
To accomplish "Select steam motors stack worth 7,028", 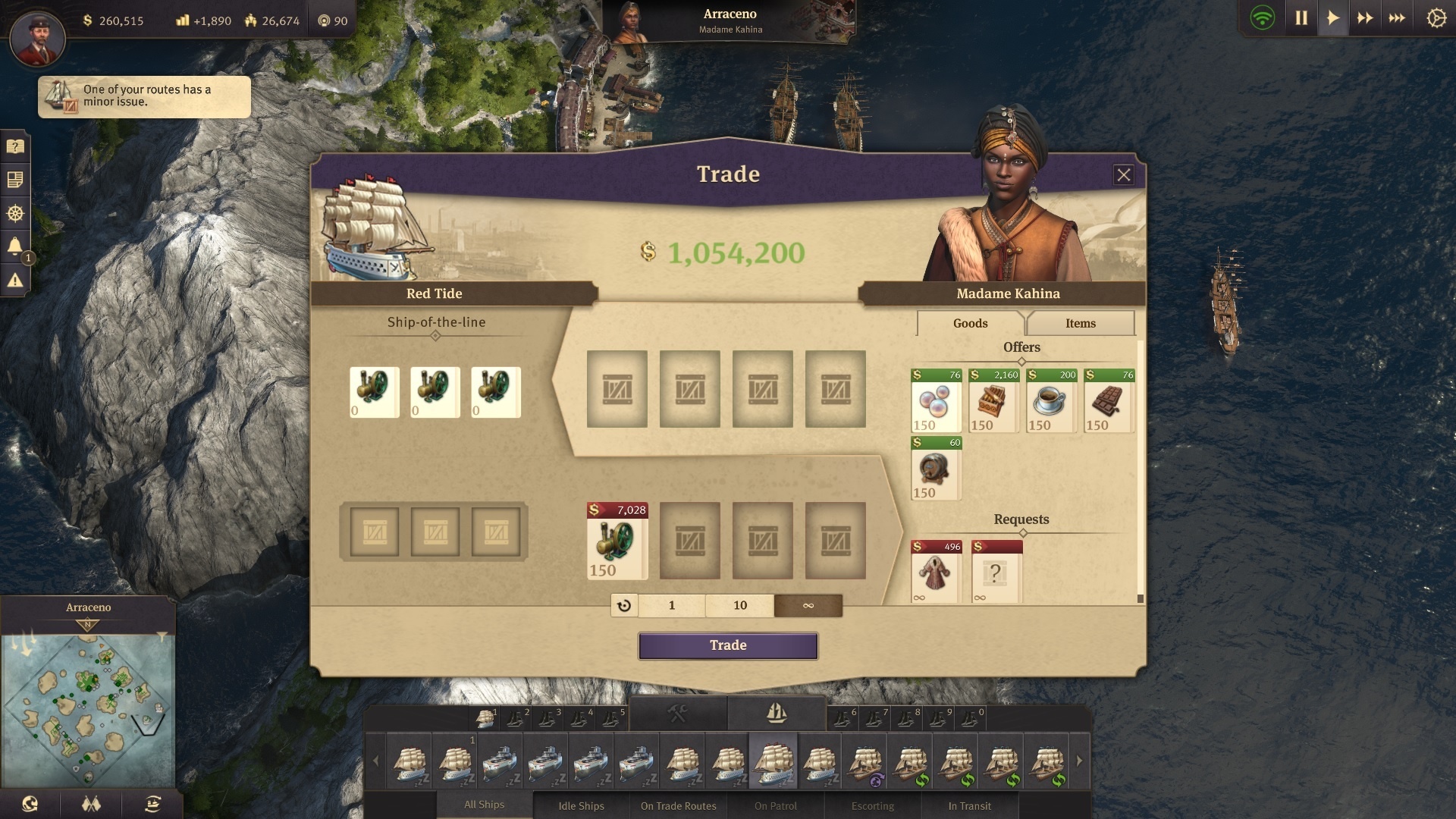I will click(x=617, y=541).
